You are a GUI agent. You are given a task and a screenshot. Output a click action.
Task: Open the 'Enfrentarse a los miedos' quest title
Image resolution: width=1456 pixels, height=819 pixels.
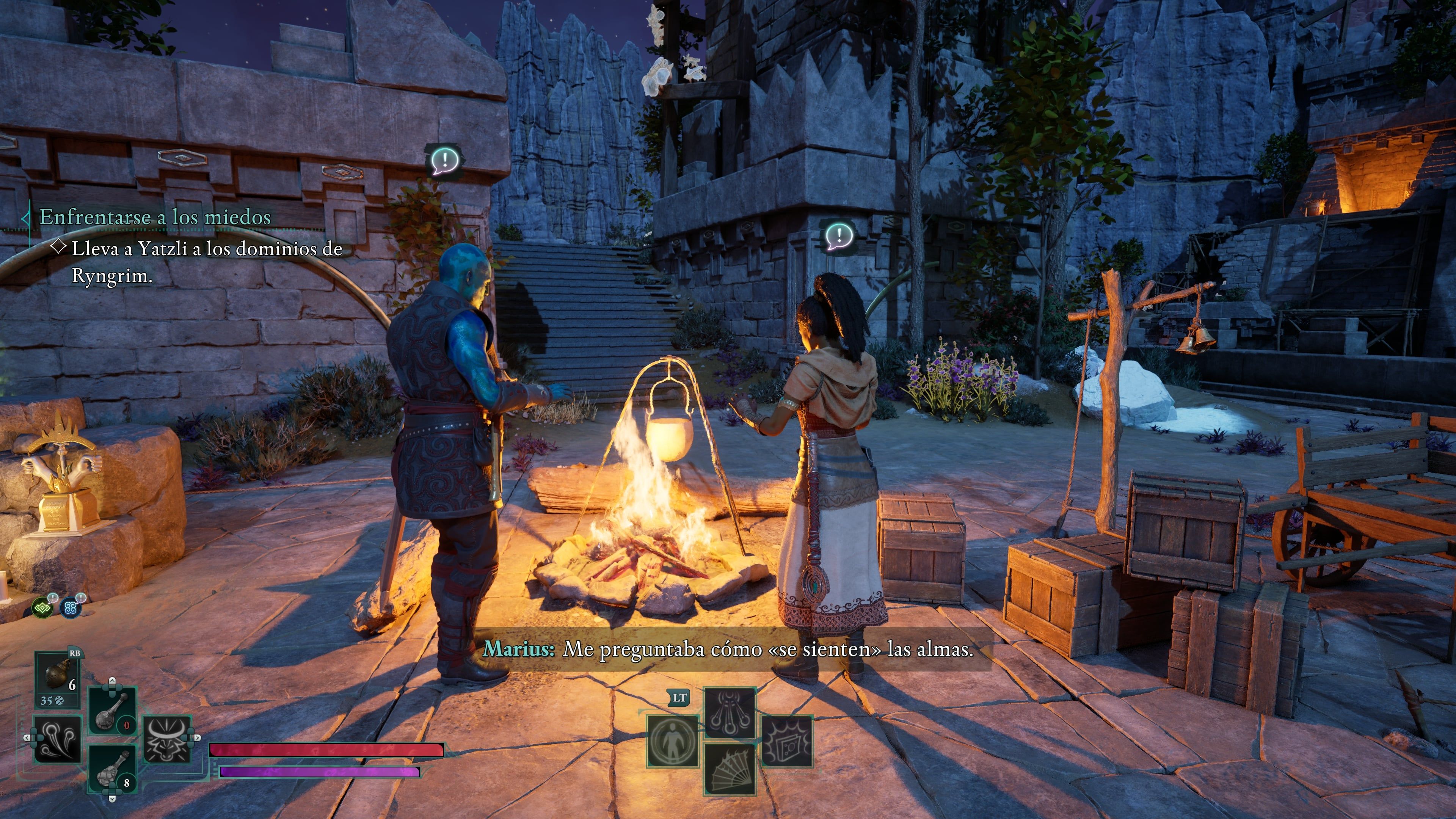[155, 217]
